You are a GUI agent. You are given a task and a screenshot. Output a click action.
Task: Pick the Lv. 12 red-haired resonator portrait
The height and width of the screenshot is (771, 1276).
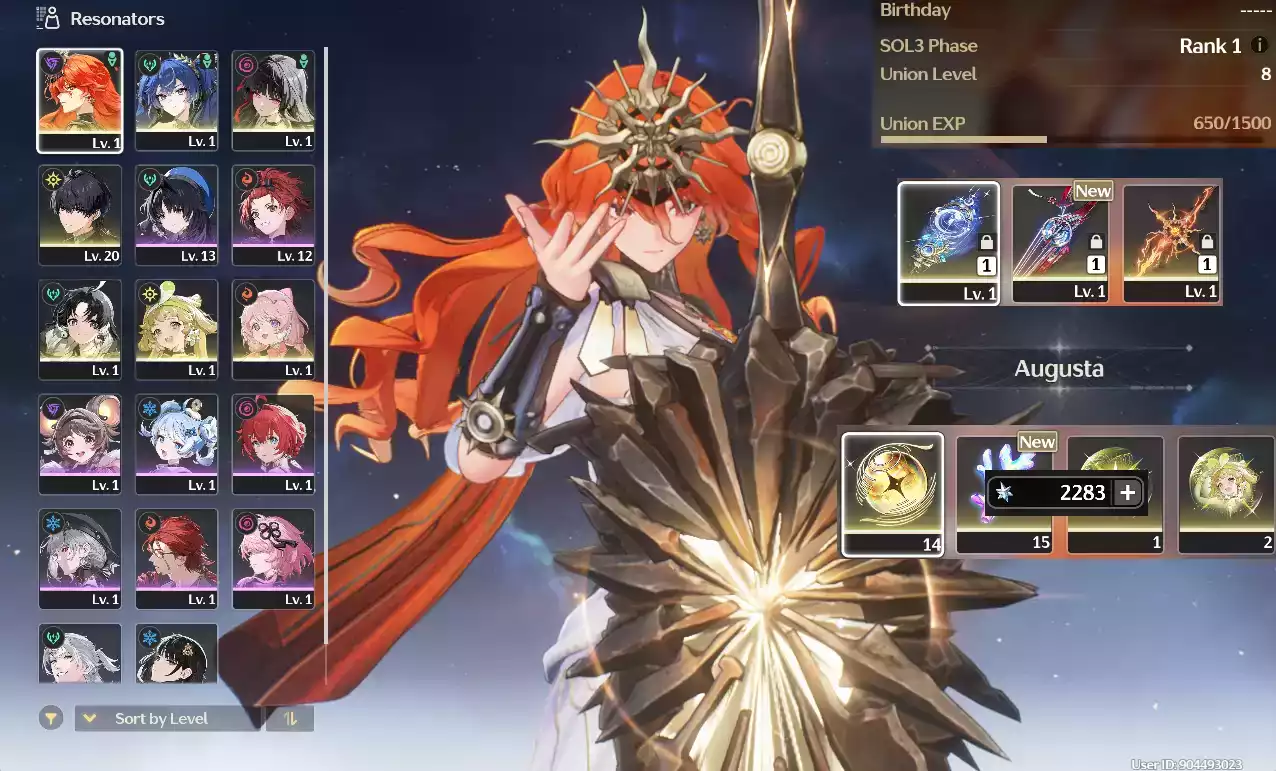[x=273, y=215]
